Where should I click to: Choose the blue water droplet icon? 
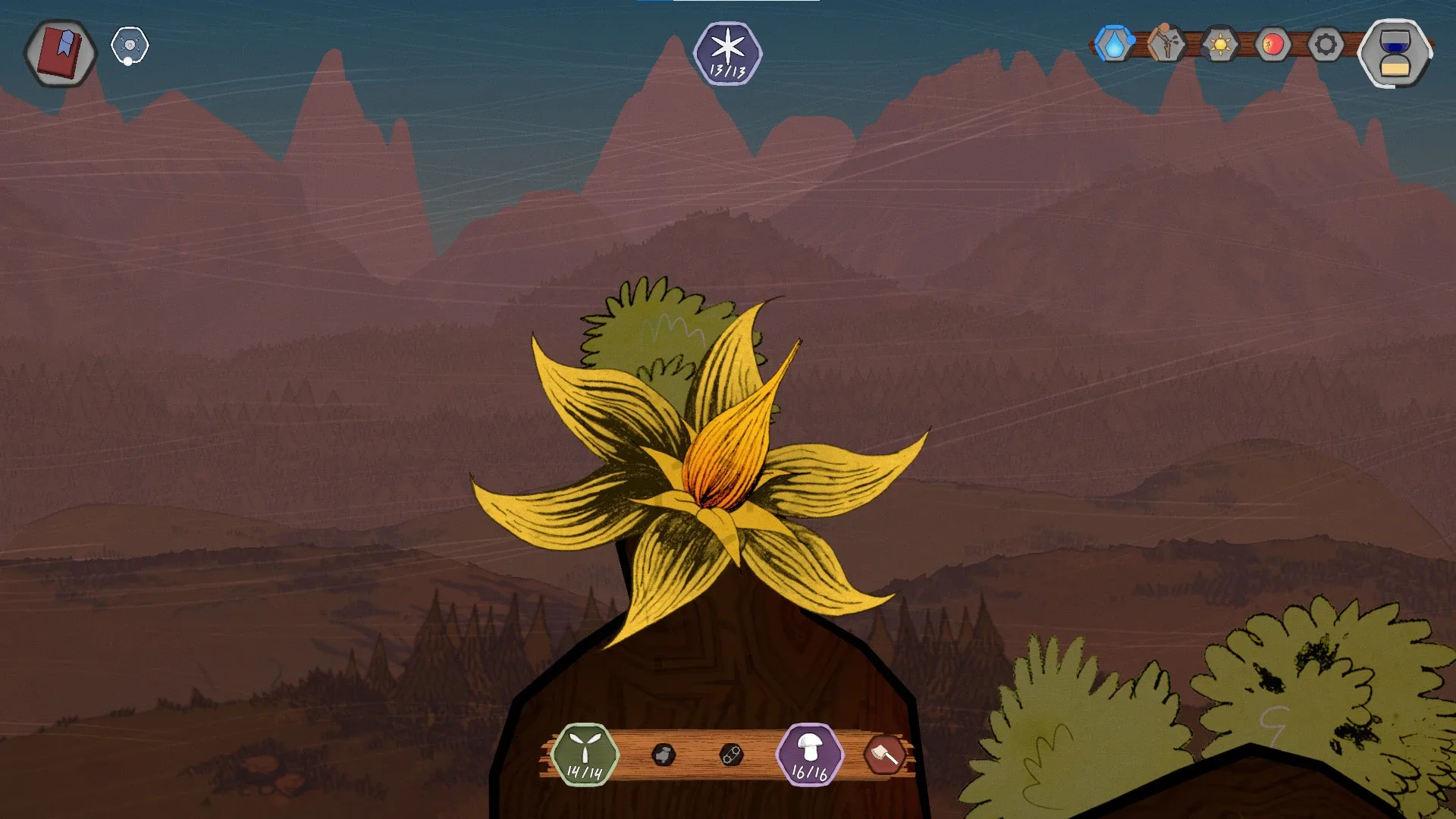[1113, 45]
